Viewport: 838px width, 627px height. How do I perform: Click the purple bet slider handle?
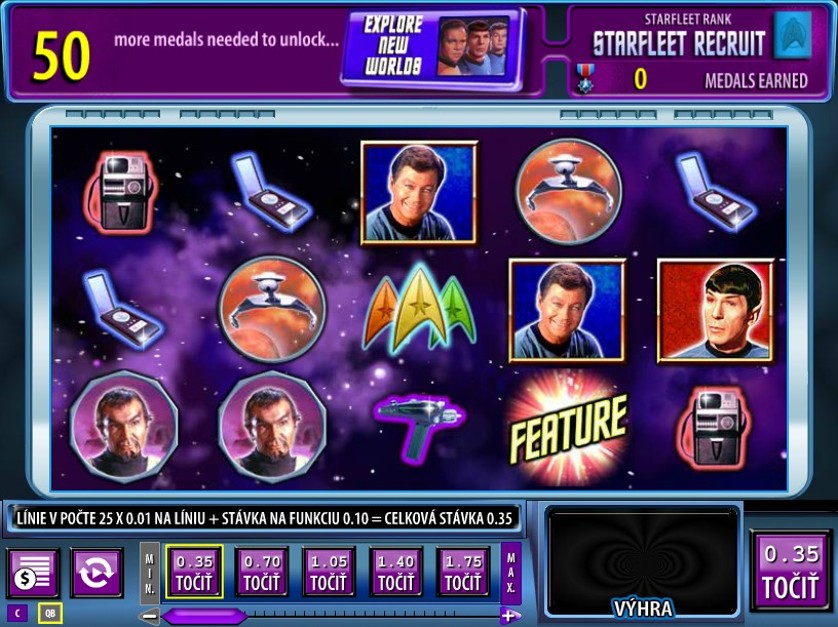tap(204, 615)
